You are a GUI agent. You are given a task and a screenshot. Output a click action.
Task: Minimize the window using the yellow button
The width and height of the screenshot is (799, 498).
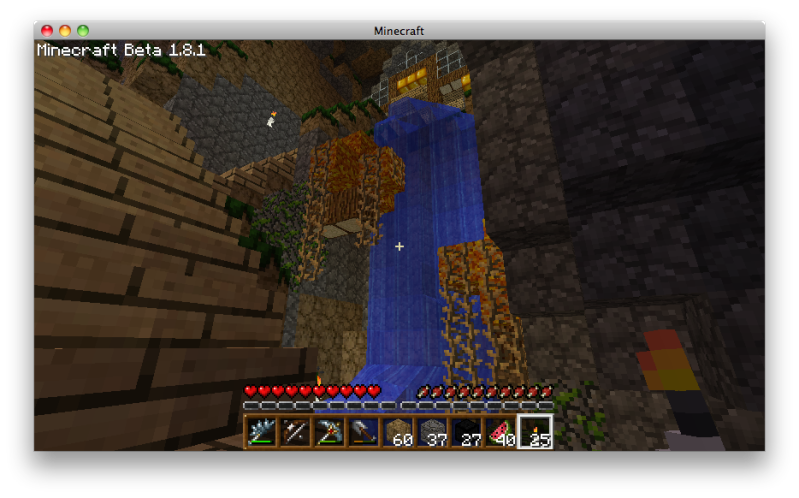(65, 31)
